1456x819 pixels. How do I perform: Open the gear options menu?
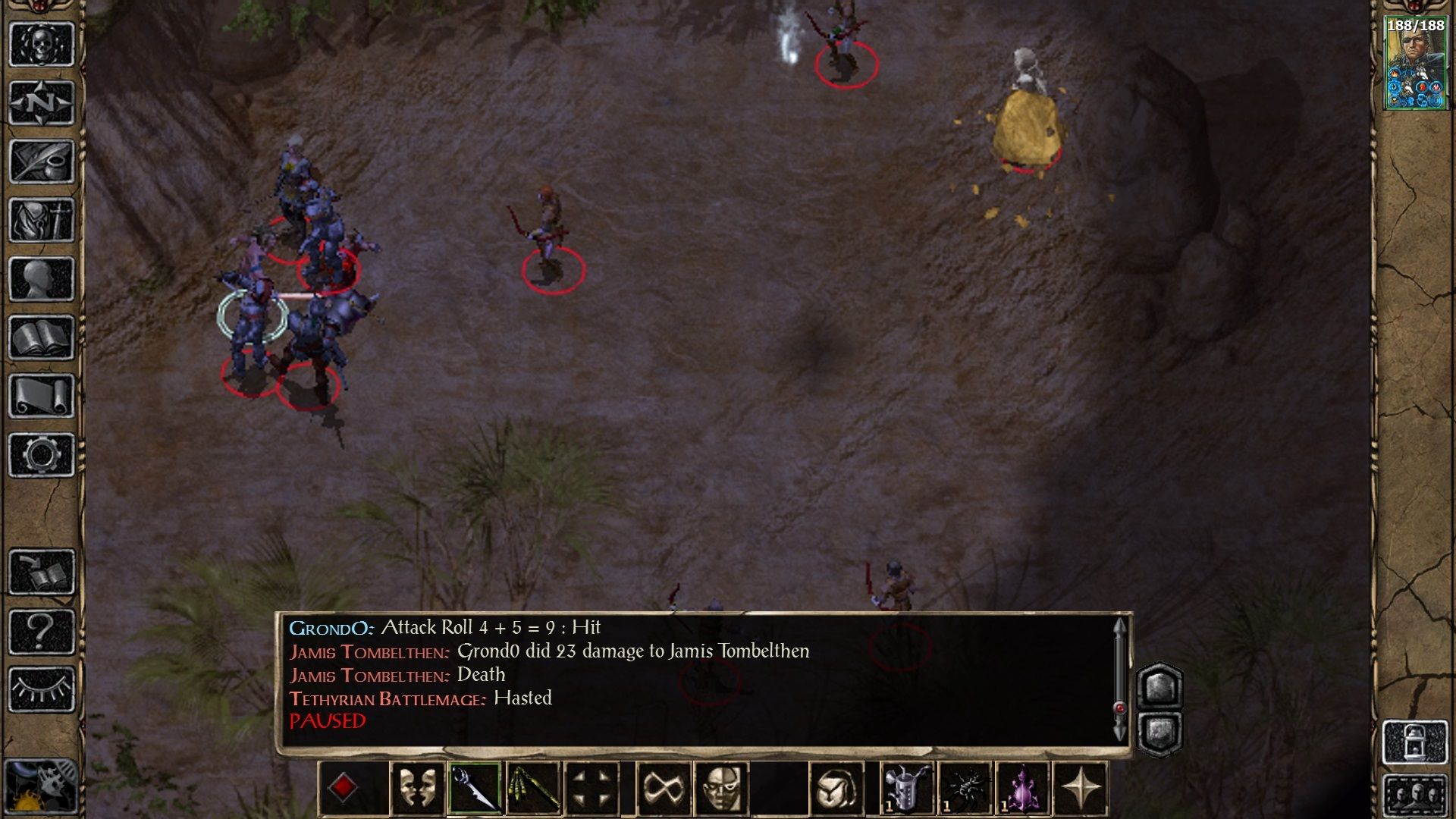[42, 455]
